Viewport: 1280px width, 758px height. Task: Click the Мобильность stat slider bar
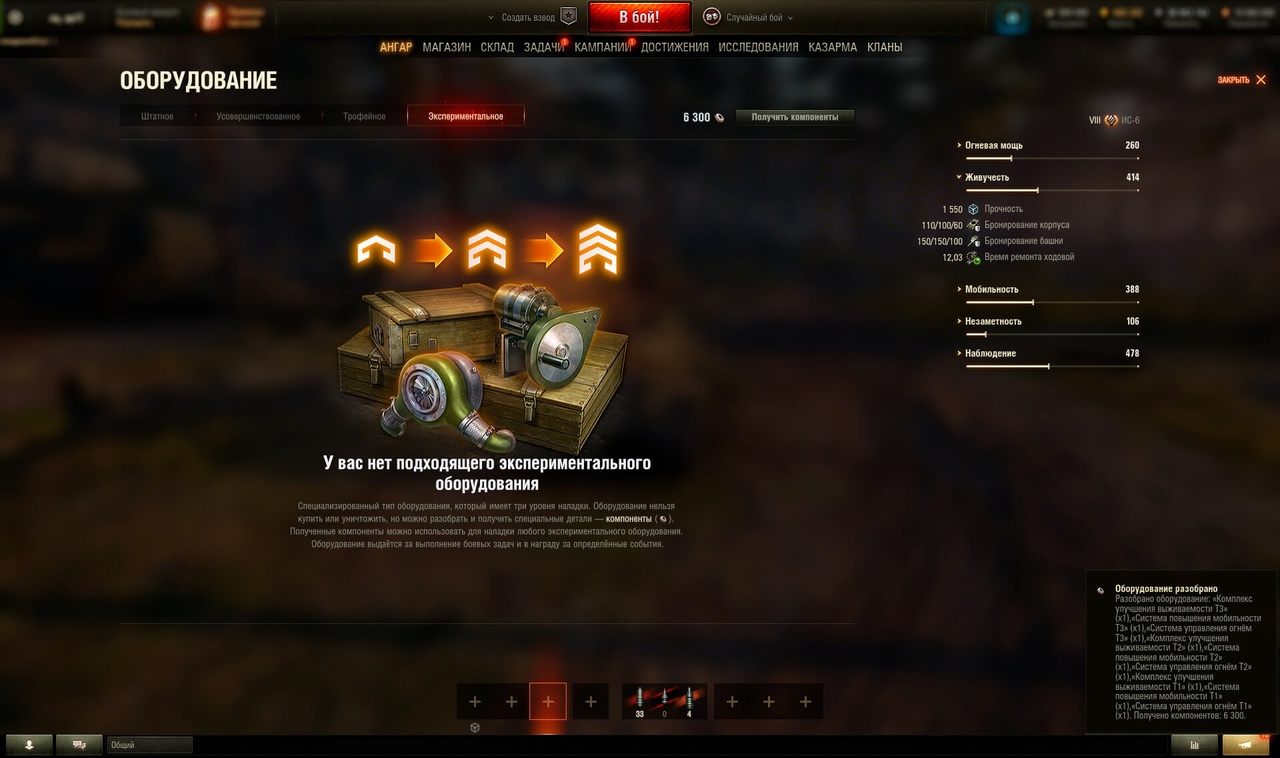[x=1050, y=301]
